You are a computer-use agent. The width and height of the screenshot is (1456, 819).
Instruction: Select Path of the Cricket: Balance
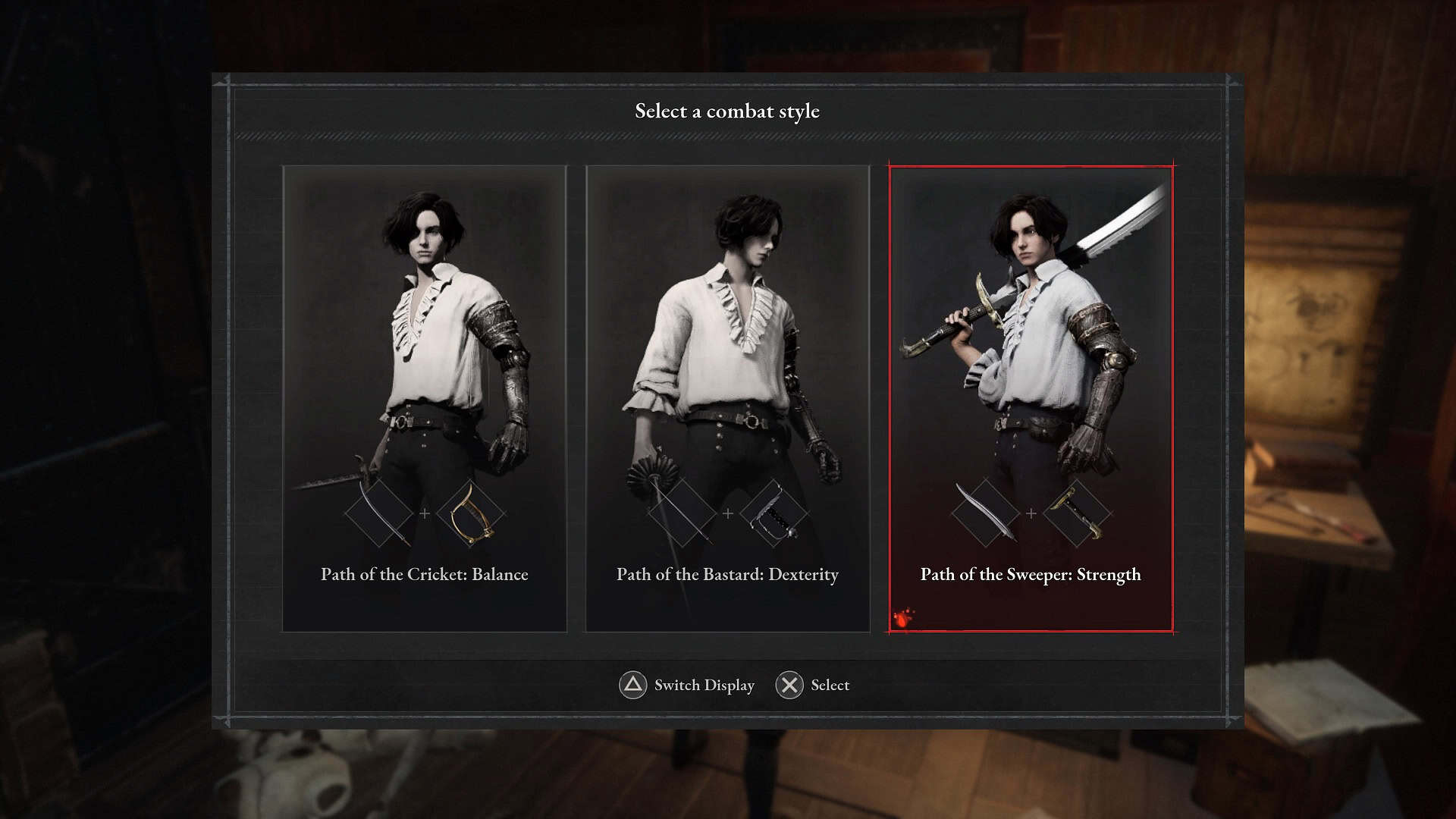(x=425, y=575)
